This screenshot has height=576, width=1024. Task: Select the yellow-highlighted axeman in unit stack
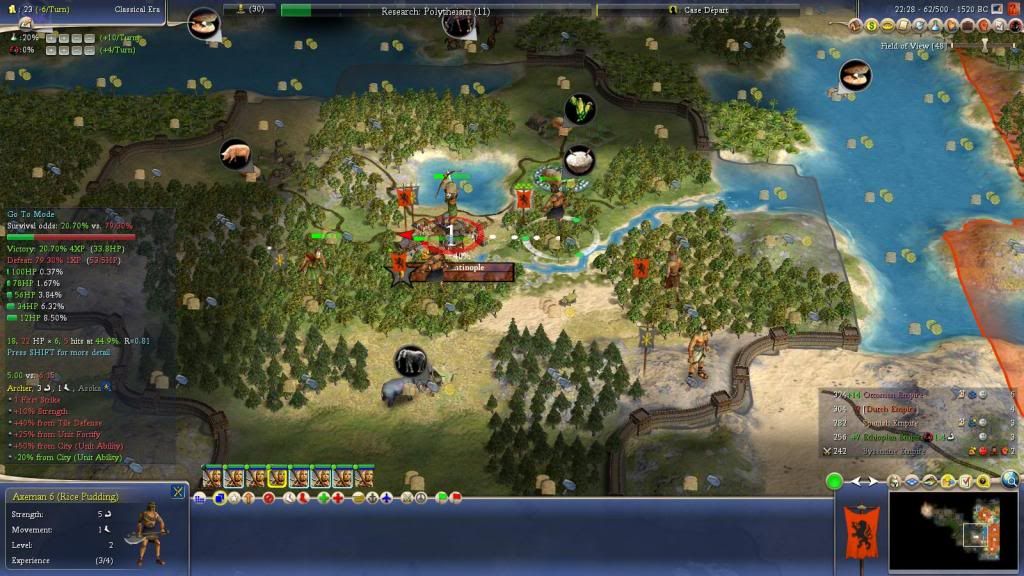click(x=278, y=478)
